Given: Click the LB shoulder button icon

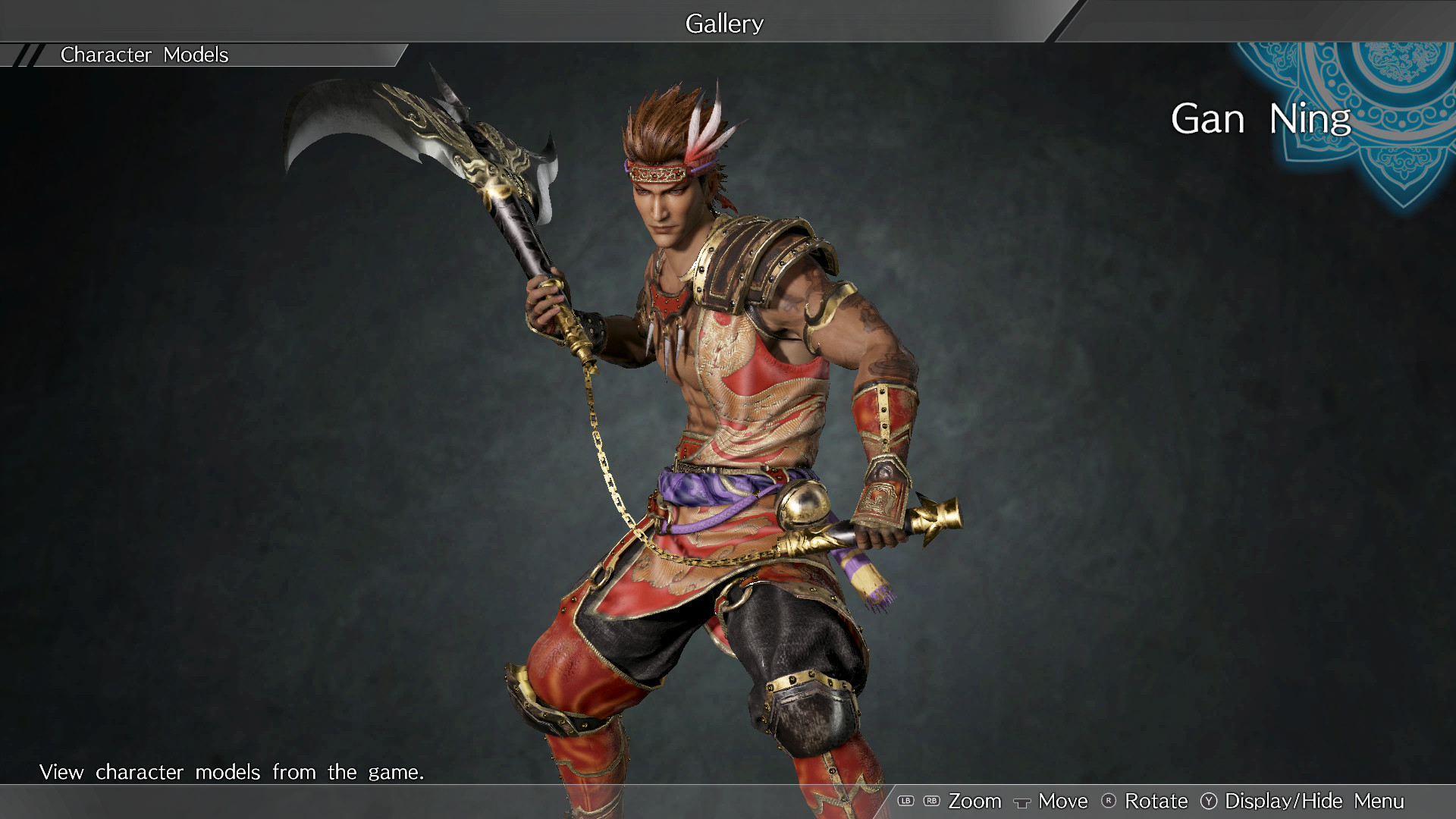Looking at the screenshot, I should click(x=907, y=801).
